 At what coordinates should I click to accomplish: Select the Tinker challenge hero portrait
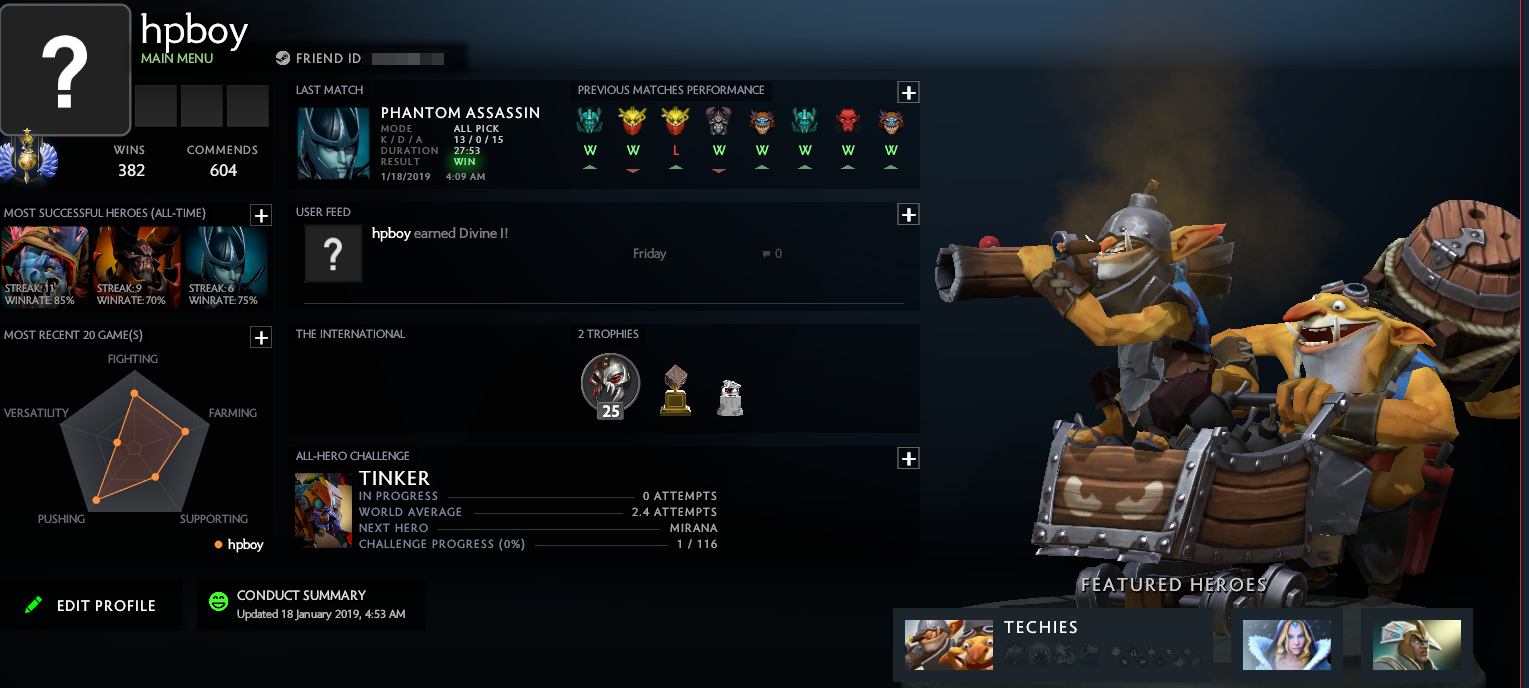point(323,510)
